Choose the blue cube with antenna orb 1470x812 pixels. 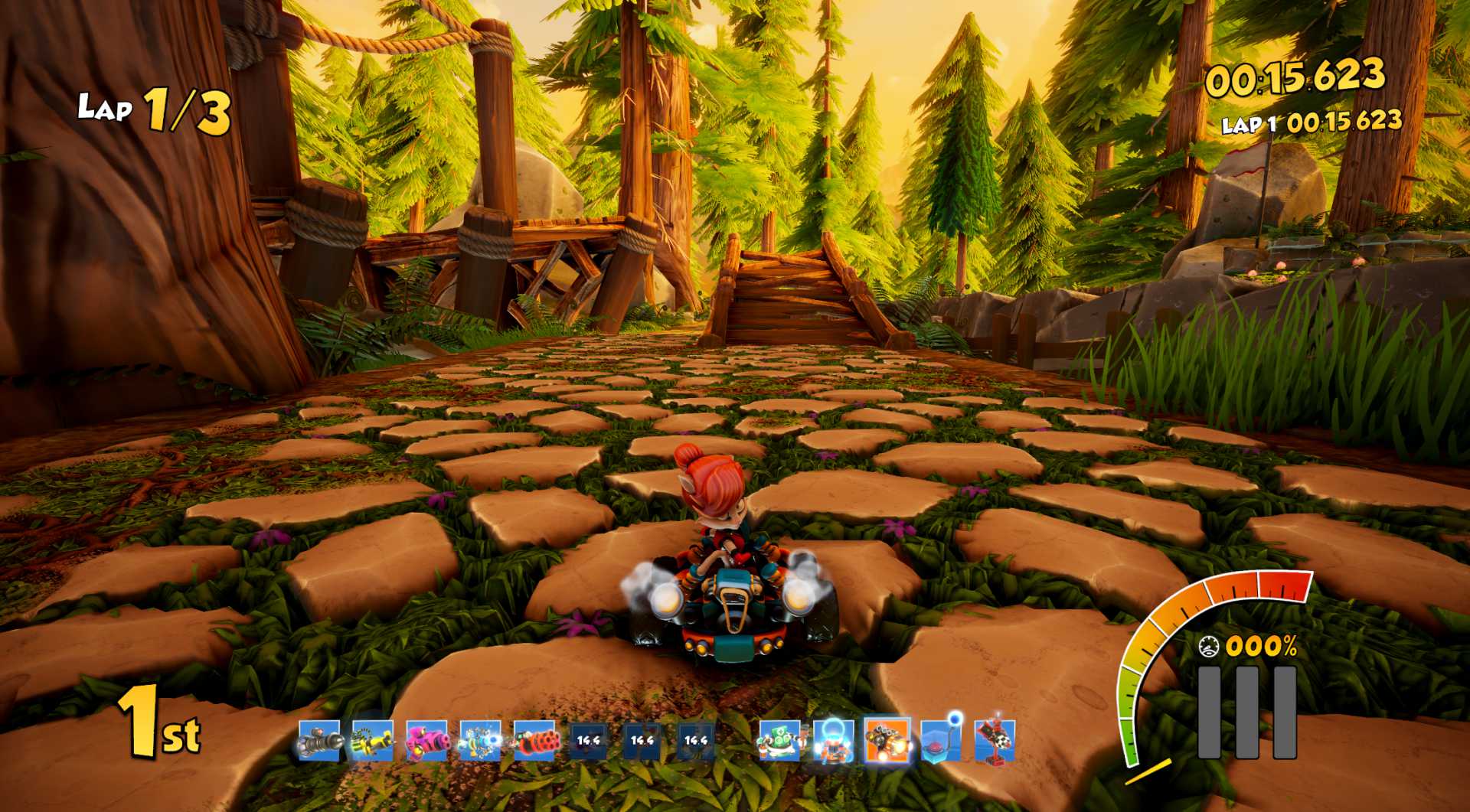pos(941,740)
